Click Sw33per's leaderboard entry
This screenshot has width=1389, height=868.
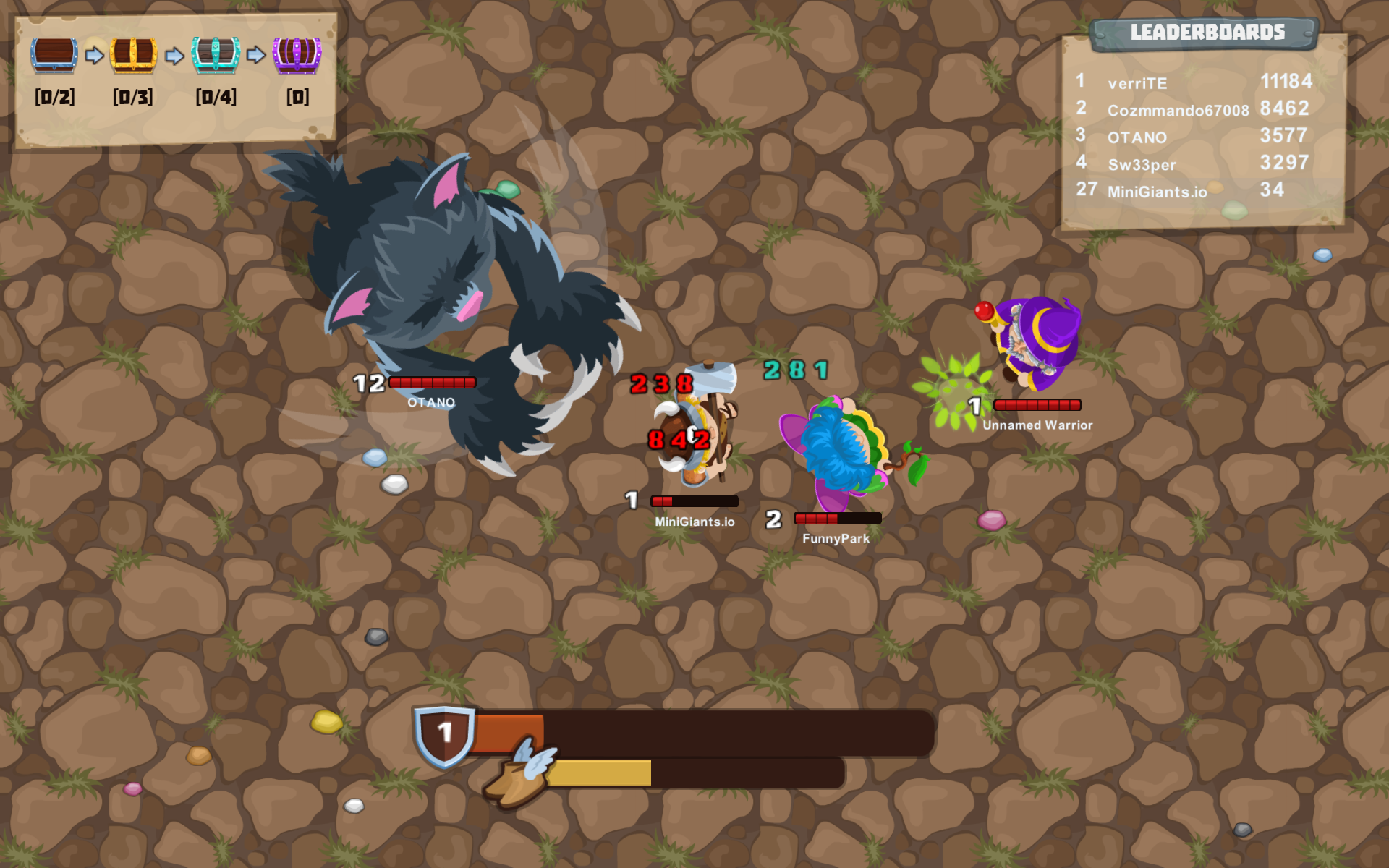[1142, 164]
